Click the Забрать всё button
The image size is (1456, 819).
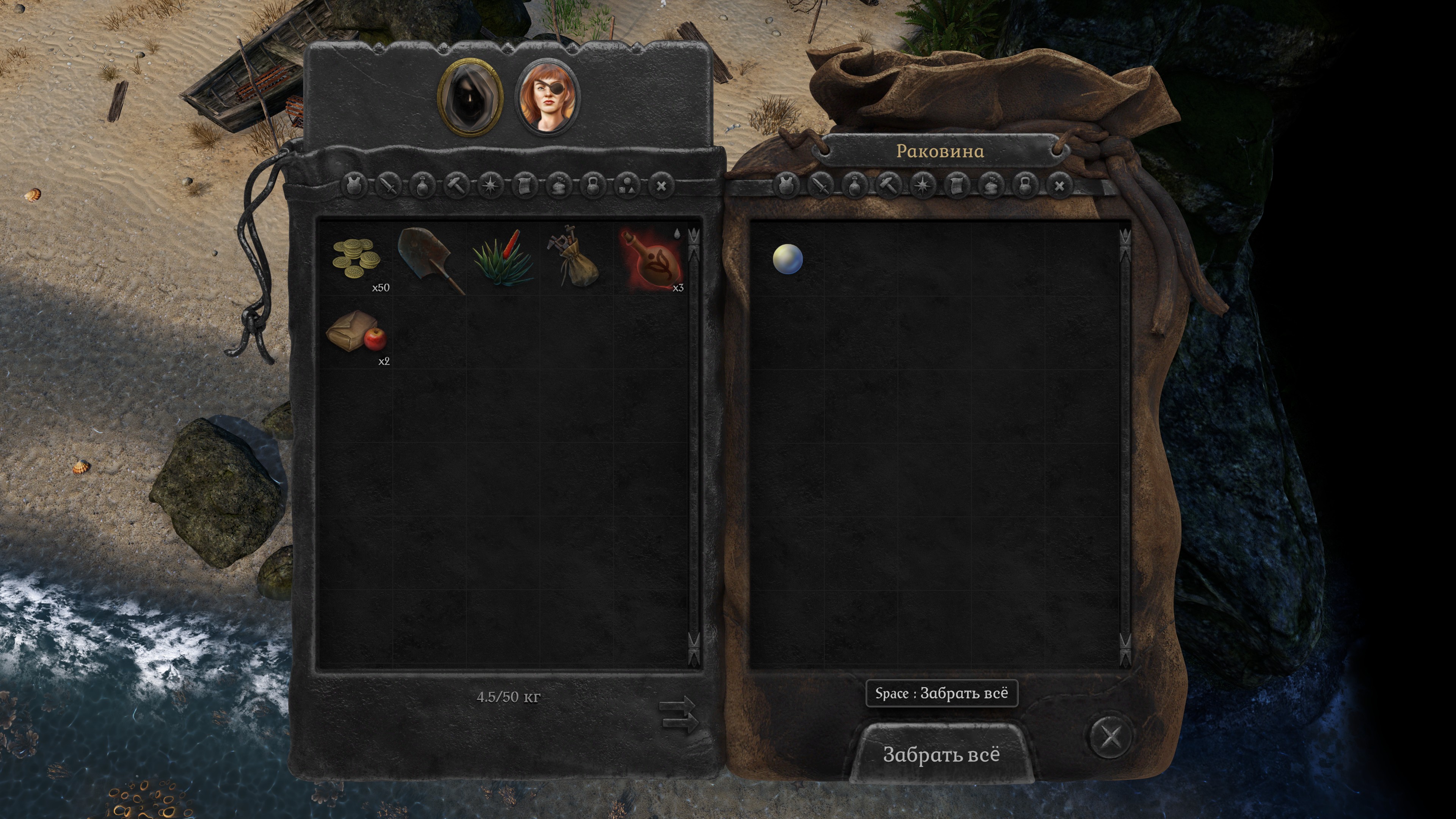tap(941, 754)
